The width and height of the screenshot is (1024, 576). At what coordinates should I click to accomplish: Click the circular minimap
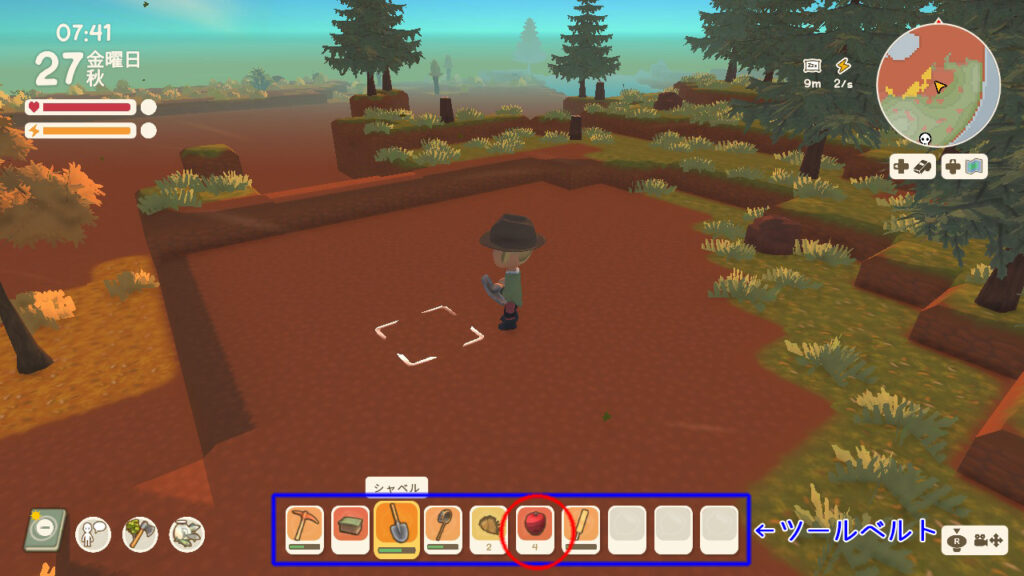[x=937, y=85]
